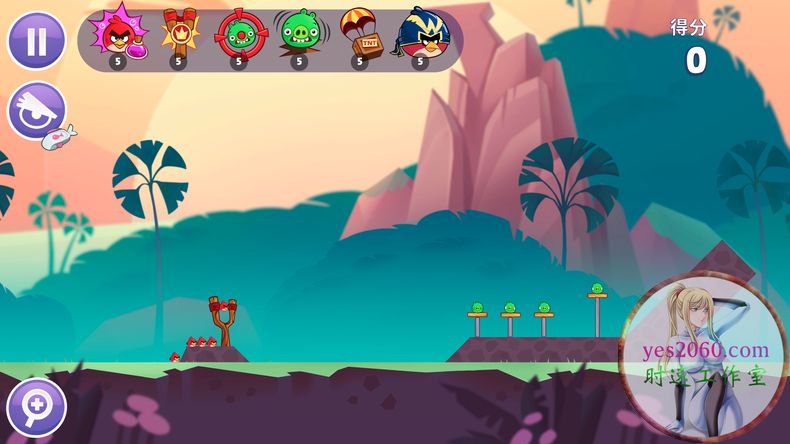Activate the eagle eye sardine button

click(x=38, y=112)
